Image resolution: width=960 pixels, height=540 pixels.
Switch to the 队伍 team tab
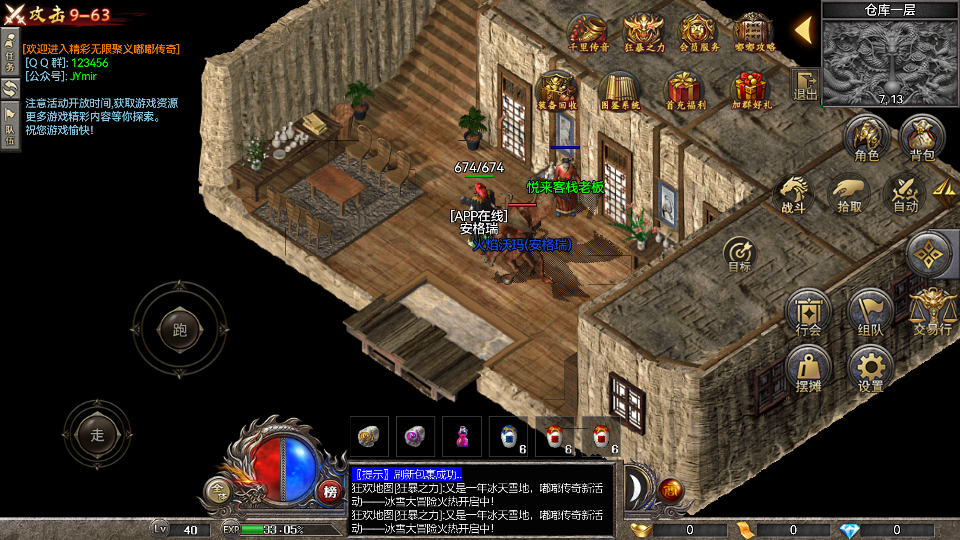[10, 127]
